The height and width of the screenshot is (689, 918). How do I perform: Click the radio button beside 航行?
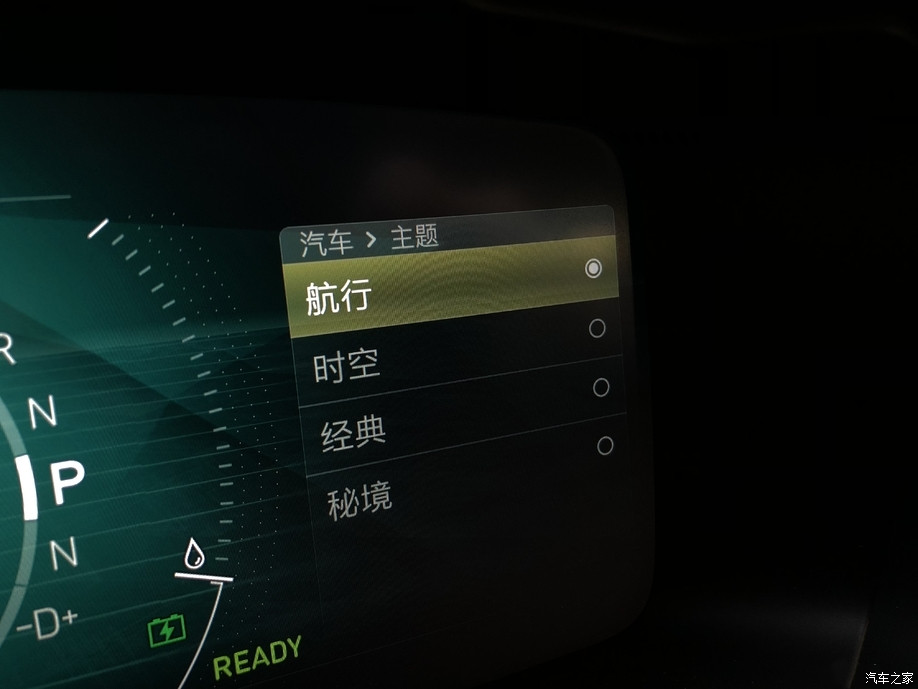coord(594,268)
